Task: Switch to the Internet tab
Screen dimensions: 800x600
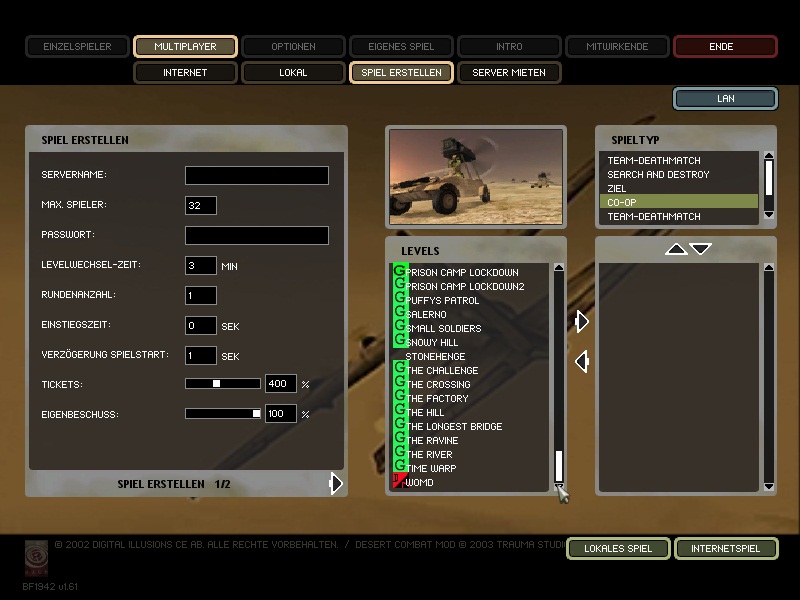Action: (x=185, y=73)
